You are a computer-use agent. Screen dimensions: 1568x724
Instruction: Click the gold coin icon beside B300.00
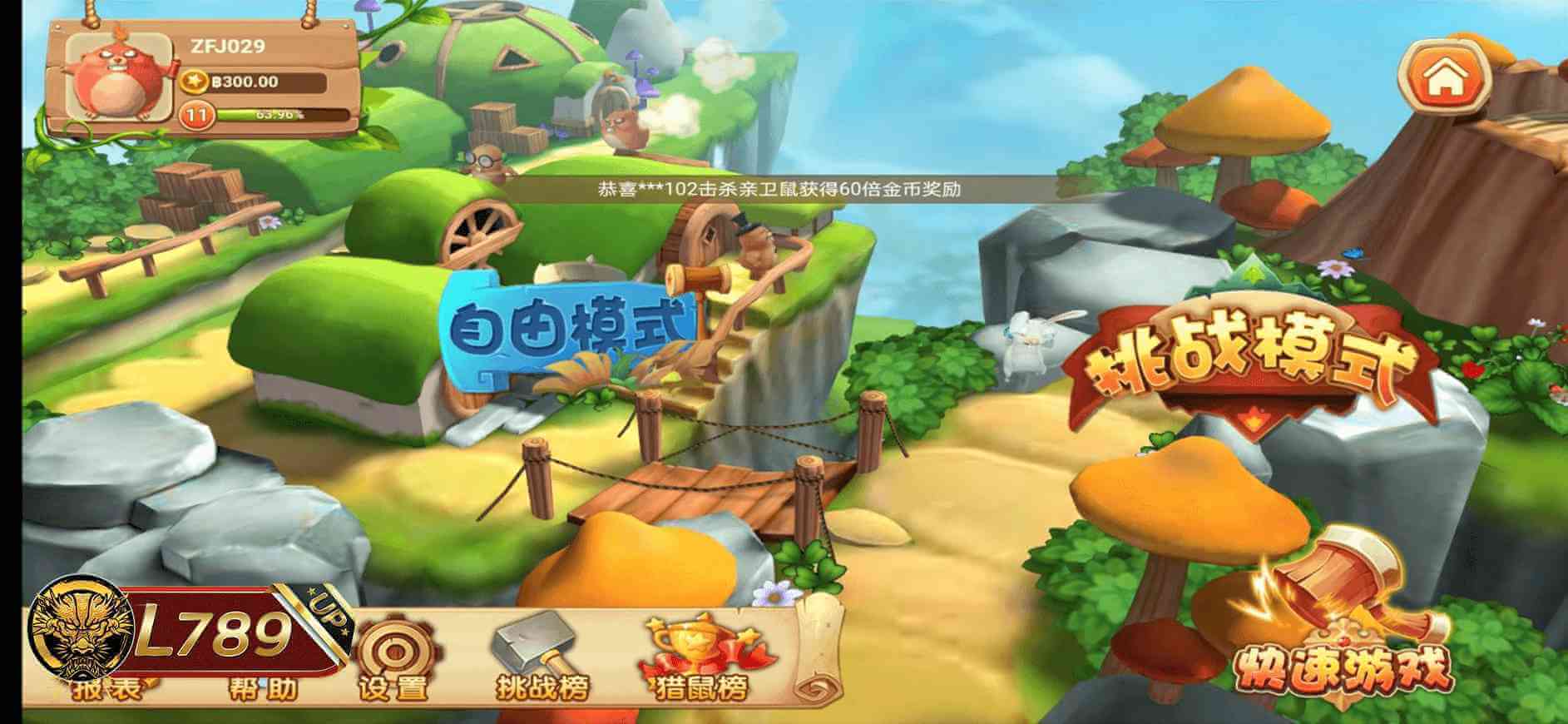tap(193, 81)
